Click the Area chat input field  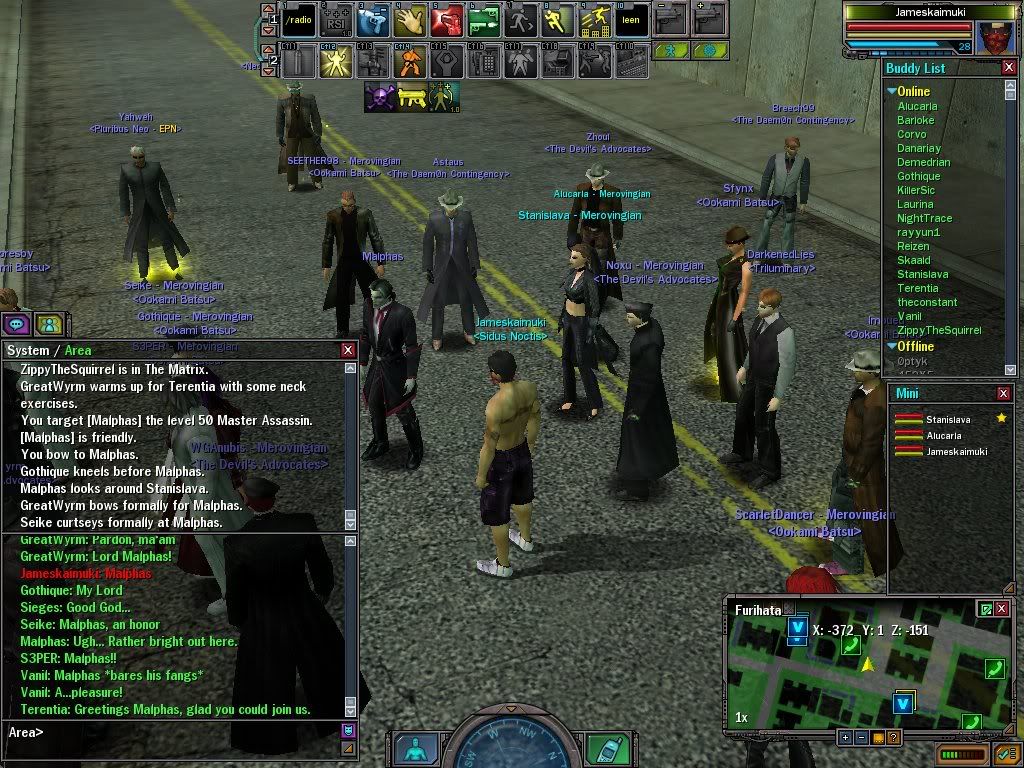pyautogui.click(x=180, y=732)
